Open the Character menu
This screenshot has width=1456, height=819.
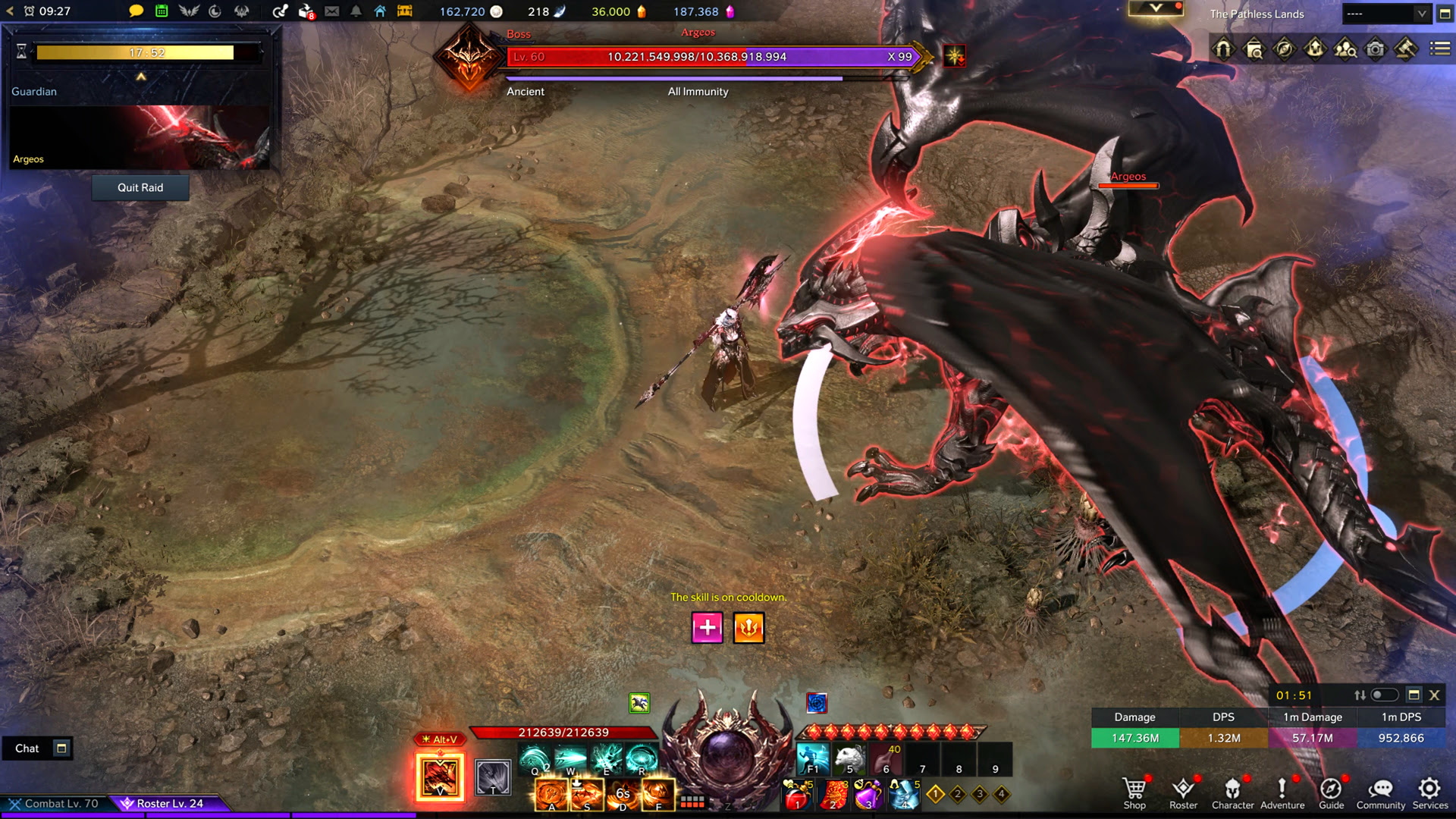[x=1232, y=793]
